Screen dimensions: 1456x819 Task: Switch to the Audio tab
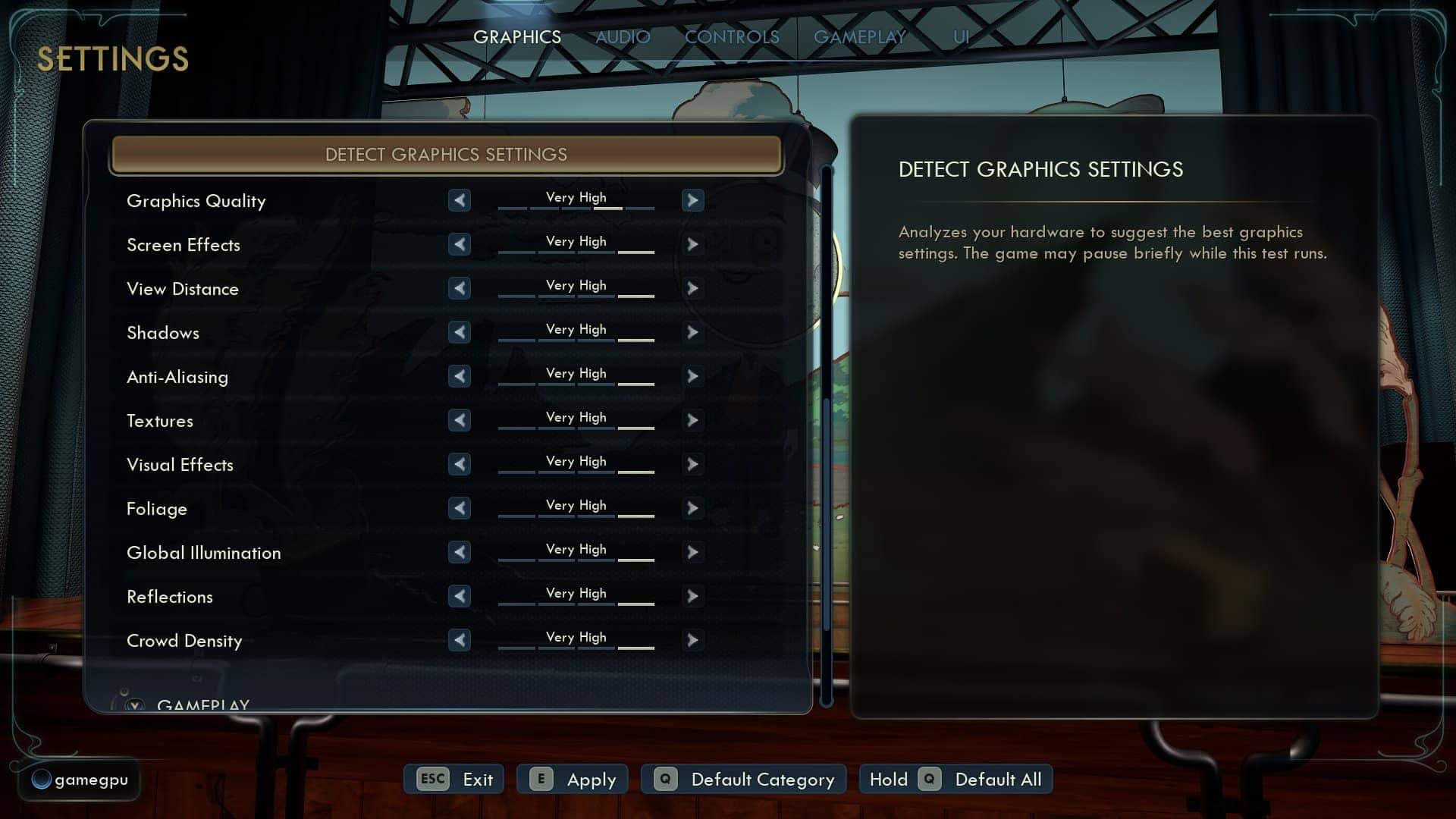pyautogui.click(x=623, y=37)
